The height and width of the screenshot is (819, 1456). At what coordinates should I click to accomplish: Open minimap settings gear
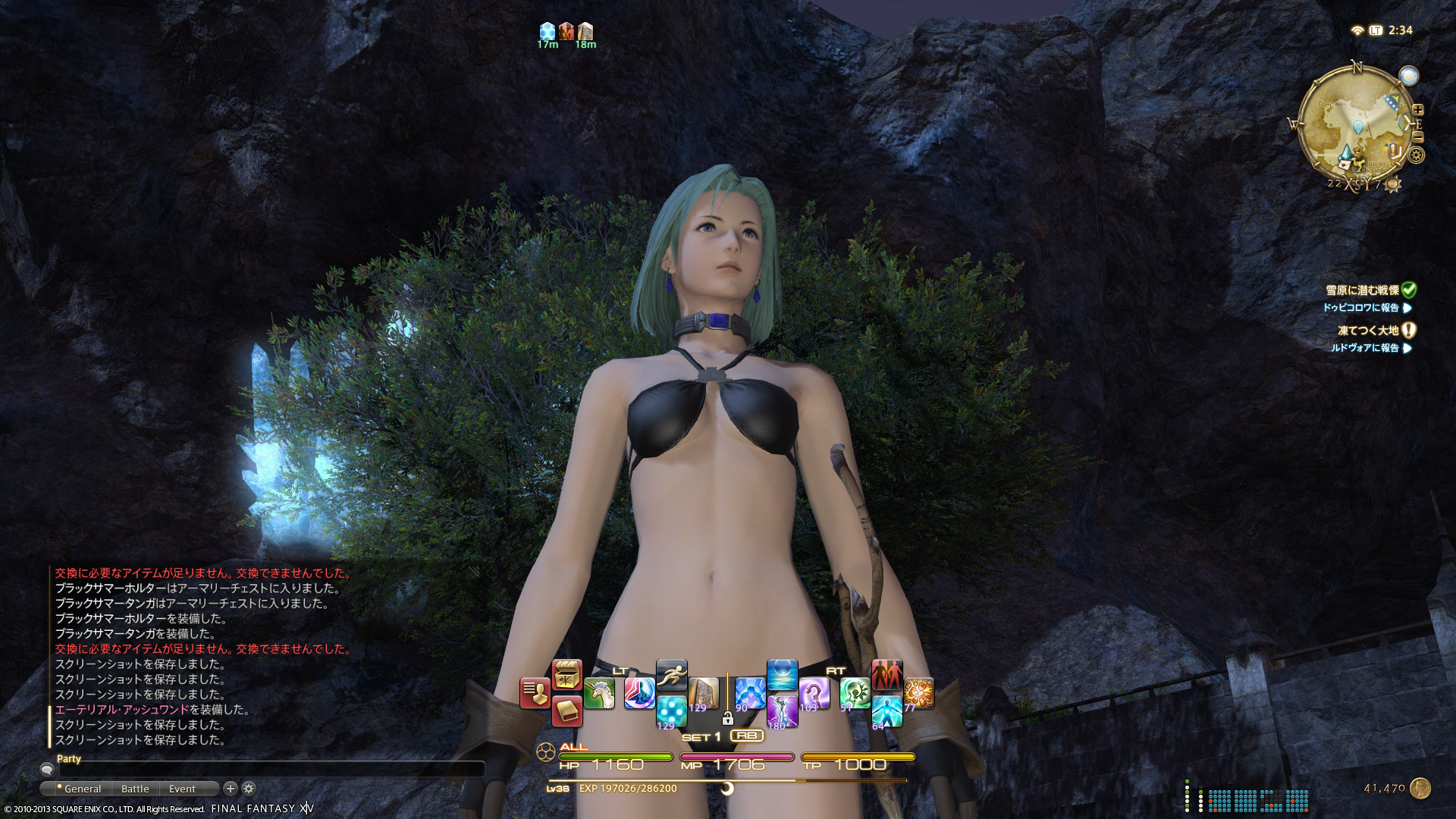point(1416,155)
